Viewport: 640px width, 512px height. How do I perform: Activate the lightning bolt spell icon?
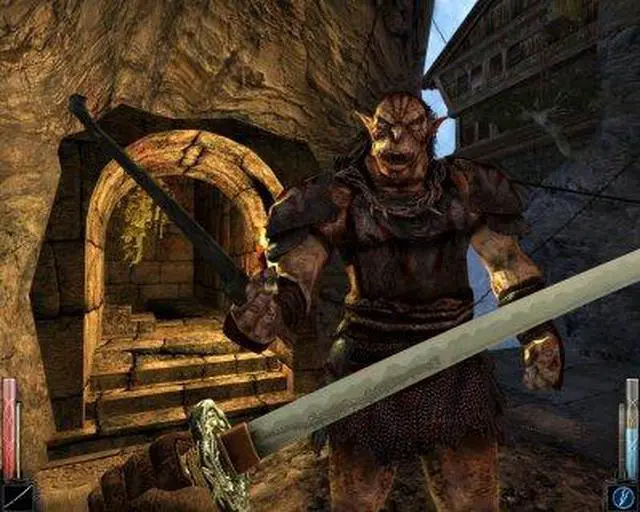click(x=622, y=496)
